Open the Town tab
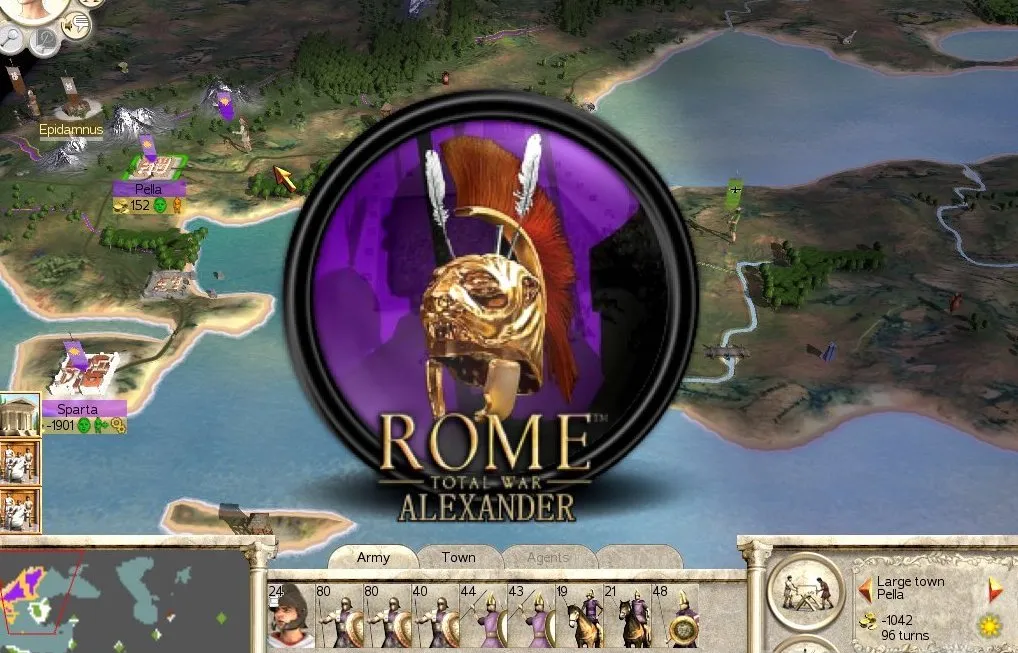1018x653 pixels. click(458, 558)
